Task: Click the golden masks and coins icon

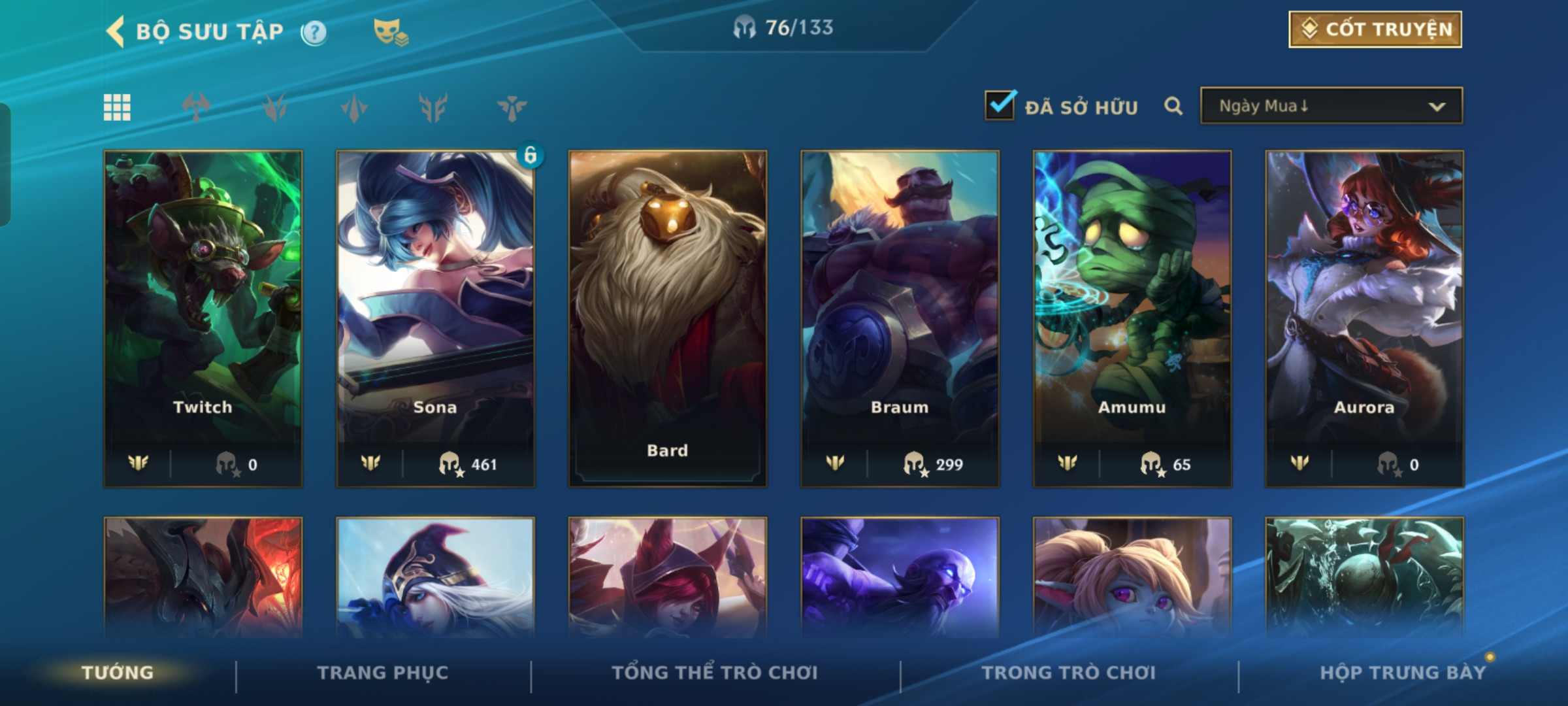Action: 390,31
